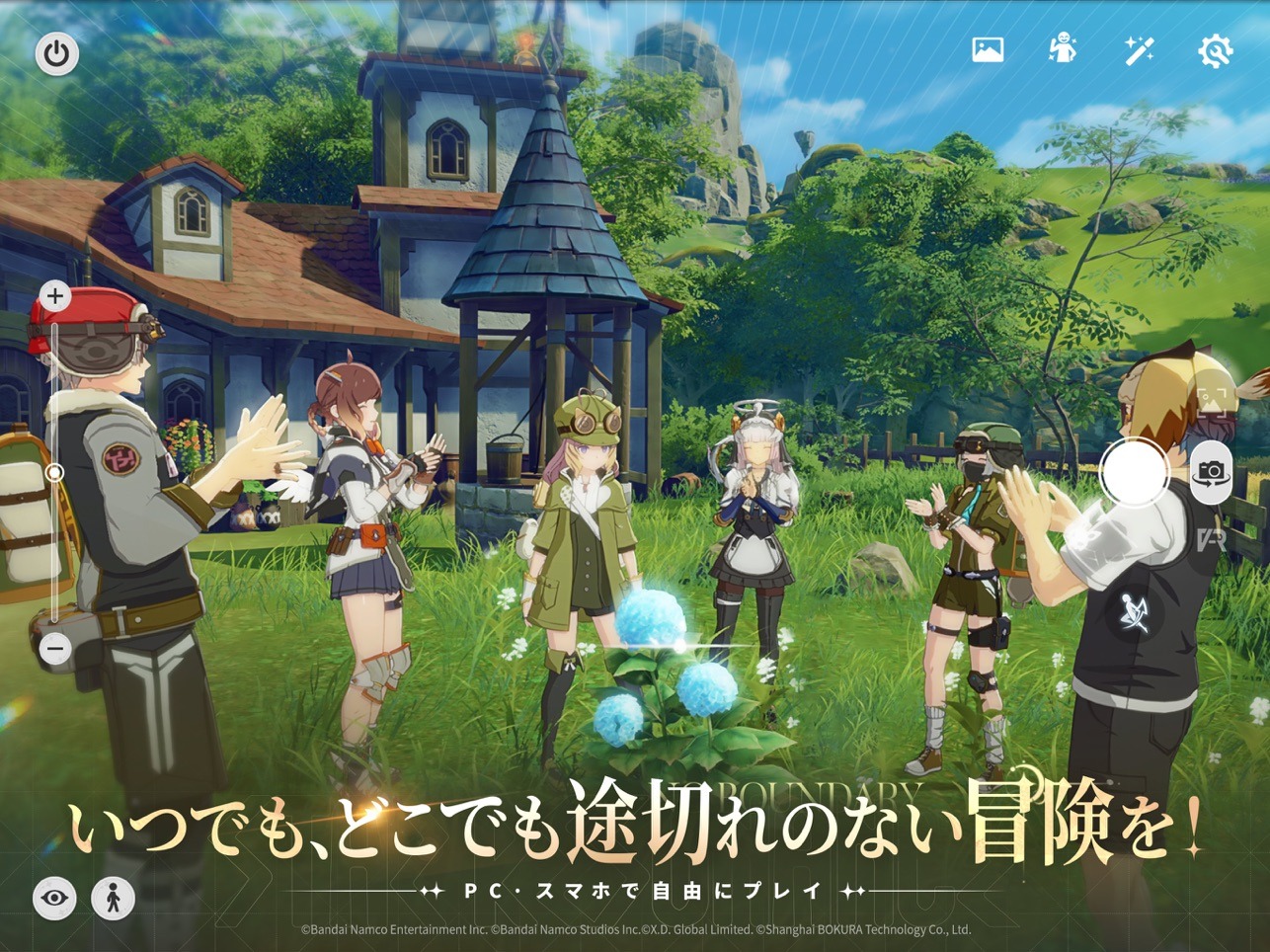Click the Bandai Namco copyright text
Viewport: 1270px width, 952px height.
point(635,929)
